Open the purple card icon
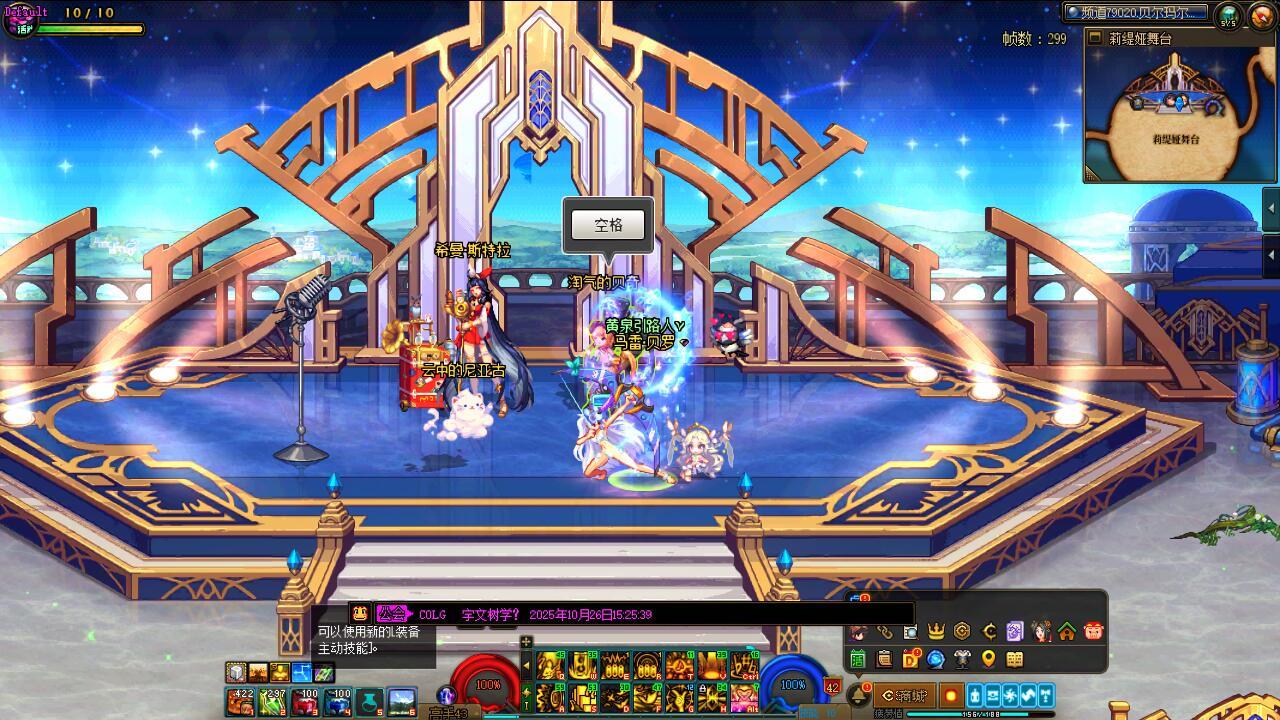This screenshot has height=720, width=1280. pyautogui.click(x=1014, y=631)
